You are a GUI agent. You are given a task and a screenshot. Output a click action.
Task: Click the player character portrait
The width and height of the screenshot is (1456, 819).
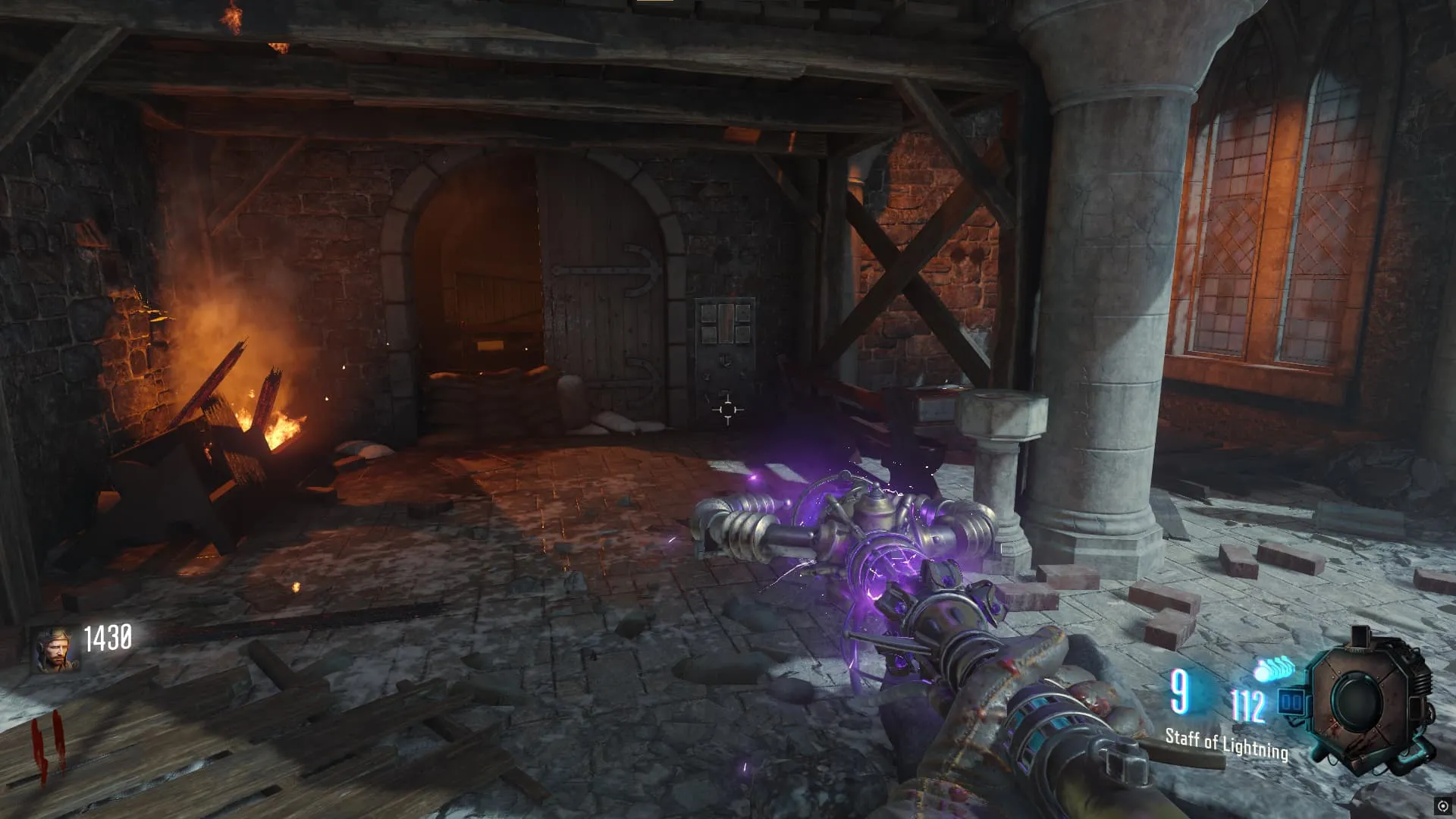(55, 650)
